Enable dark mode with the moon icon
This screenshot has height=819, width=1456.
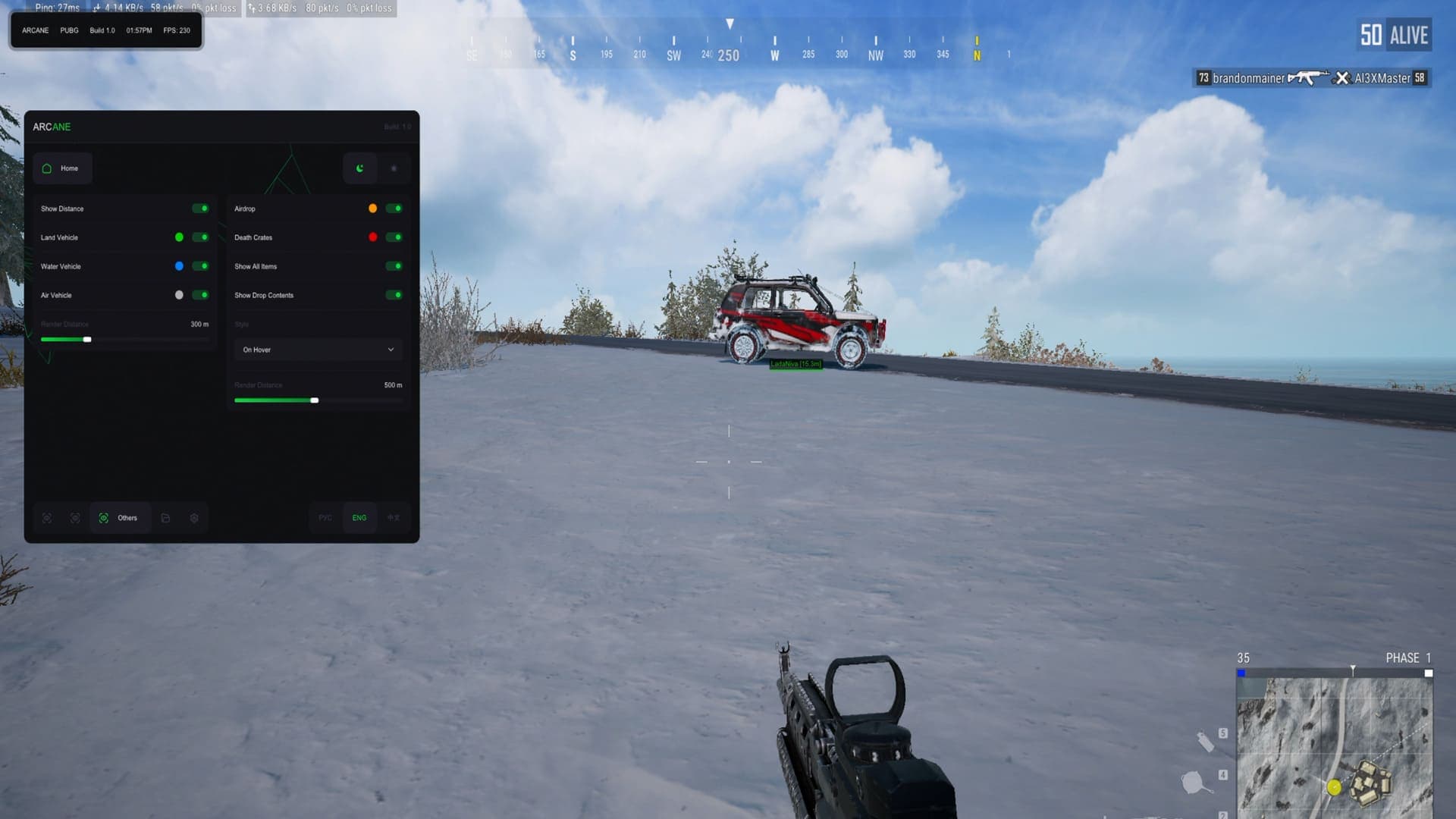click(359, 168)
